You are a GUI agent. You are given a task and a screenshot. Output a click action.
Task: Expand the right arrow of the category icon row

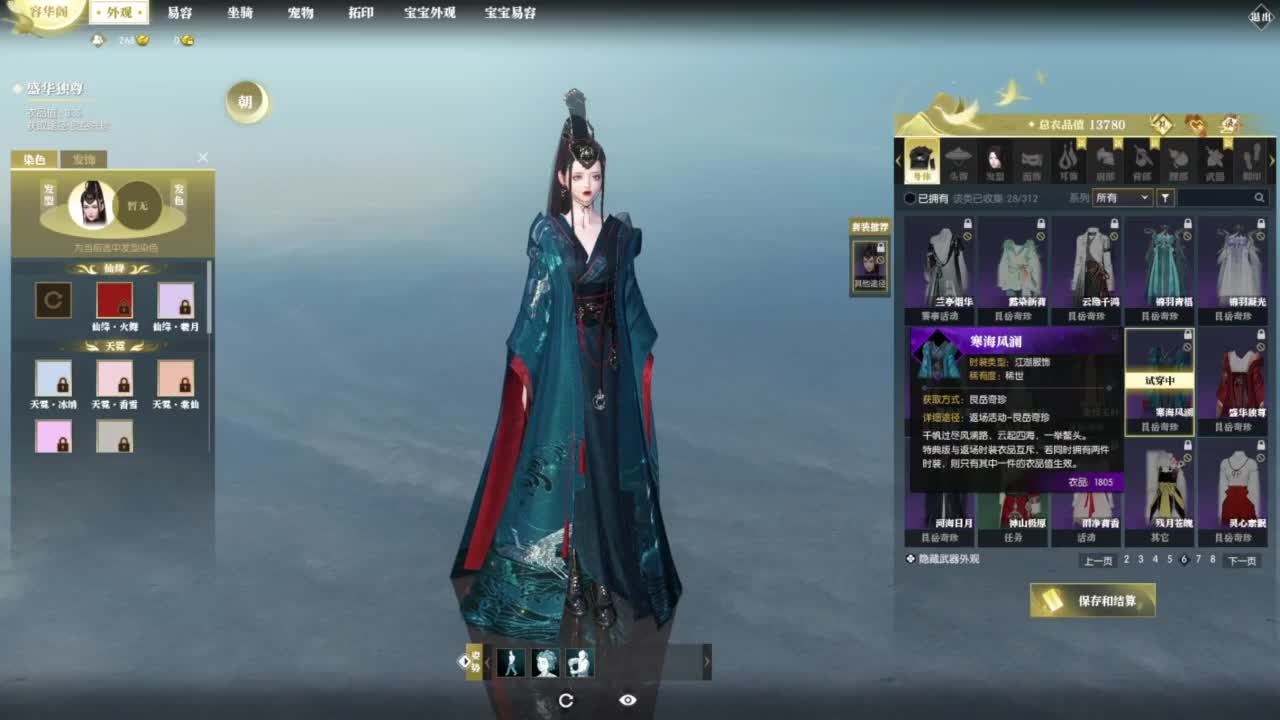[x=1272, y=160]
